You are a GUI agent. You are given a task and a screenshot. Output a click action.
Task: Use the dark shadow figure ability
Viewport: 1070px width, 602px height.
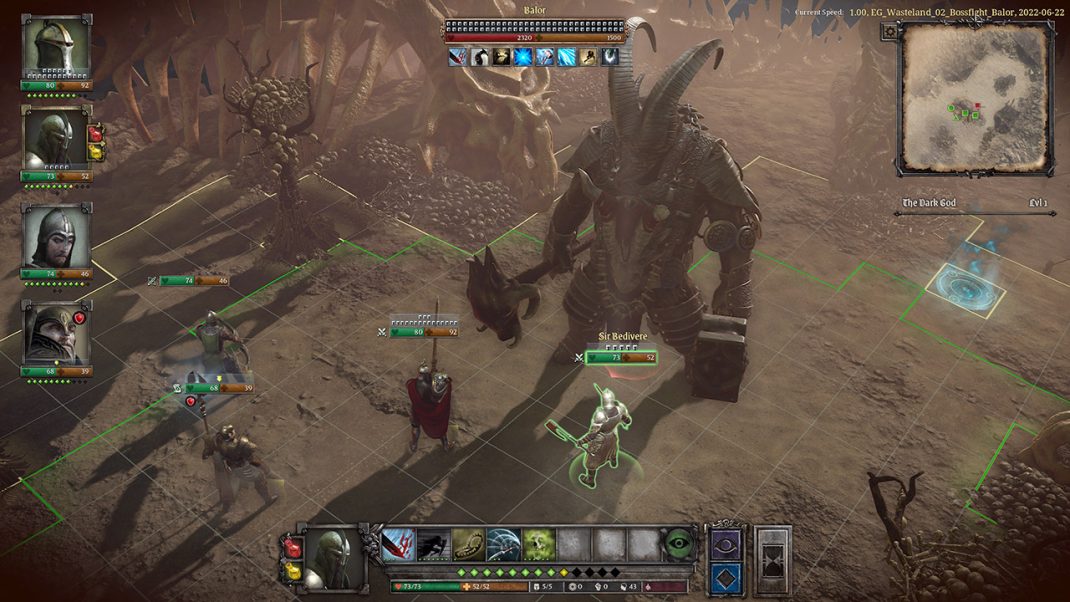433,545
